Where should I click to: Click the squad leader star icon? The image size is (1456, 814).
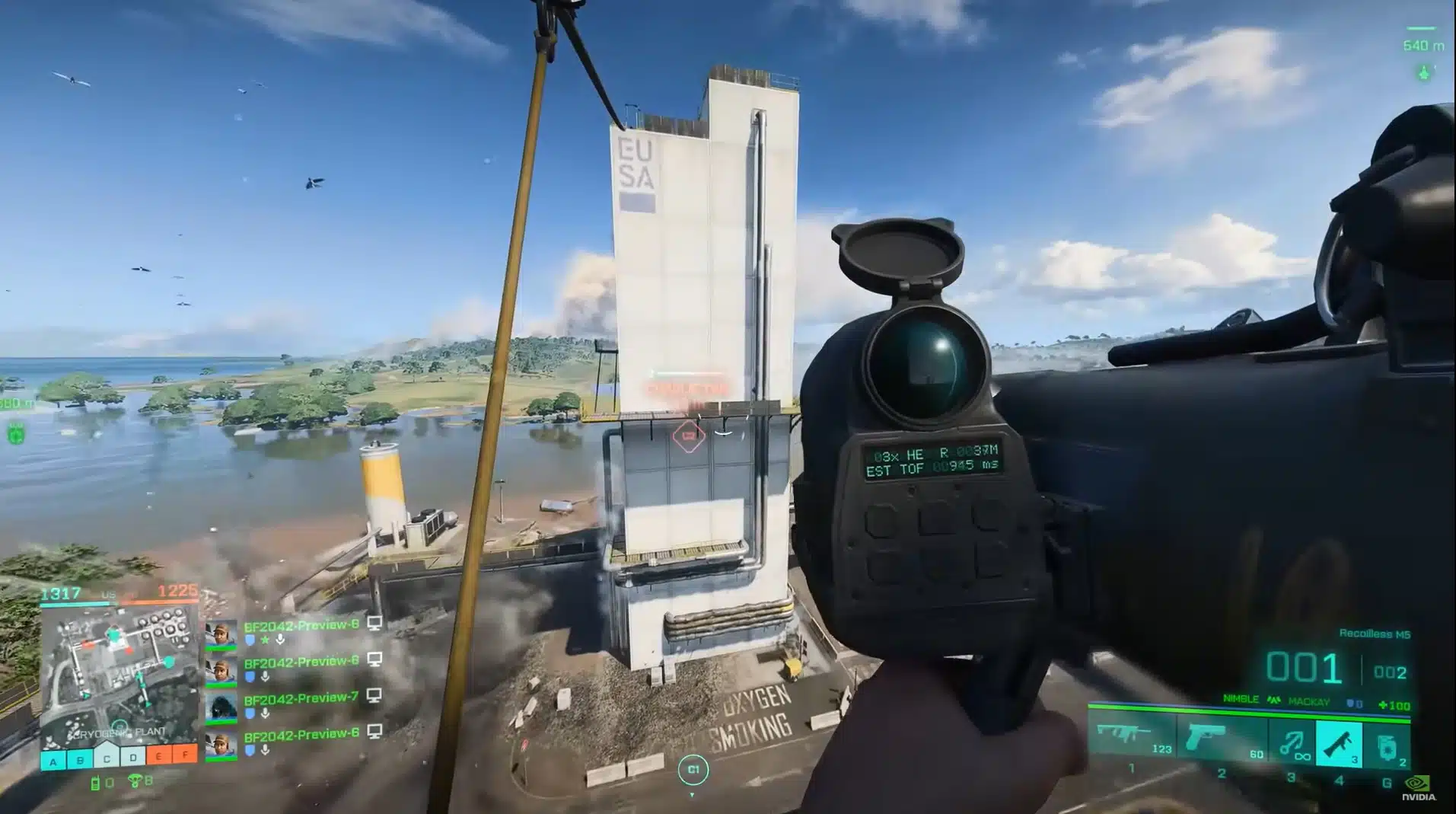pos(265,640)
